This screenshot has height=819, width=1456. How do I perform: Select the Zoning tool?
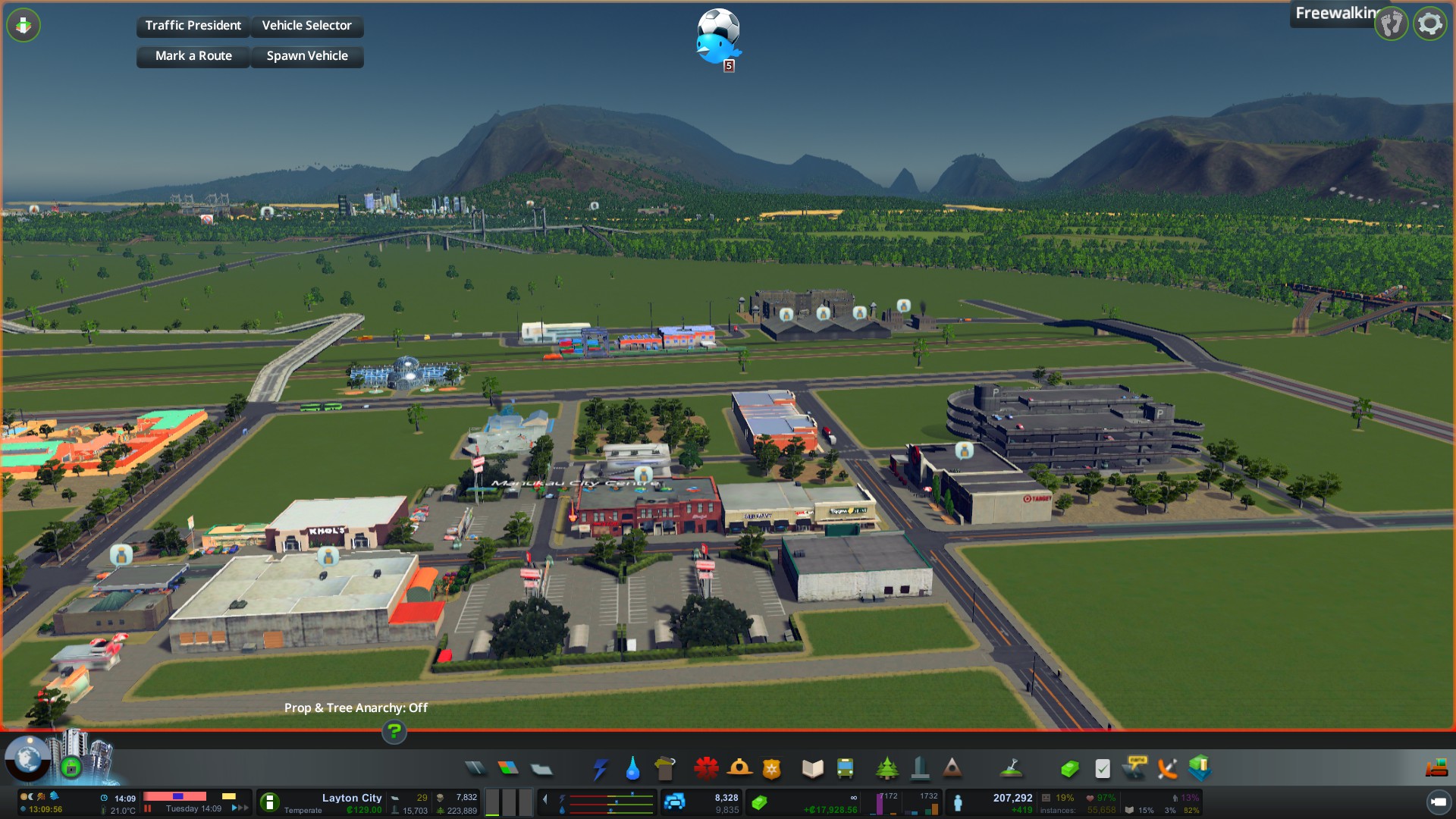tap(508, 769)
